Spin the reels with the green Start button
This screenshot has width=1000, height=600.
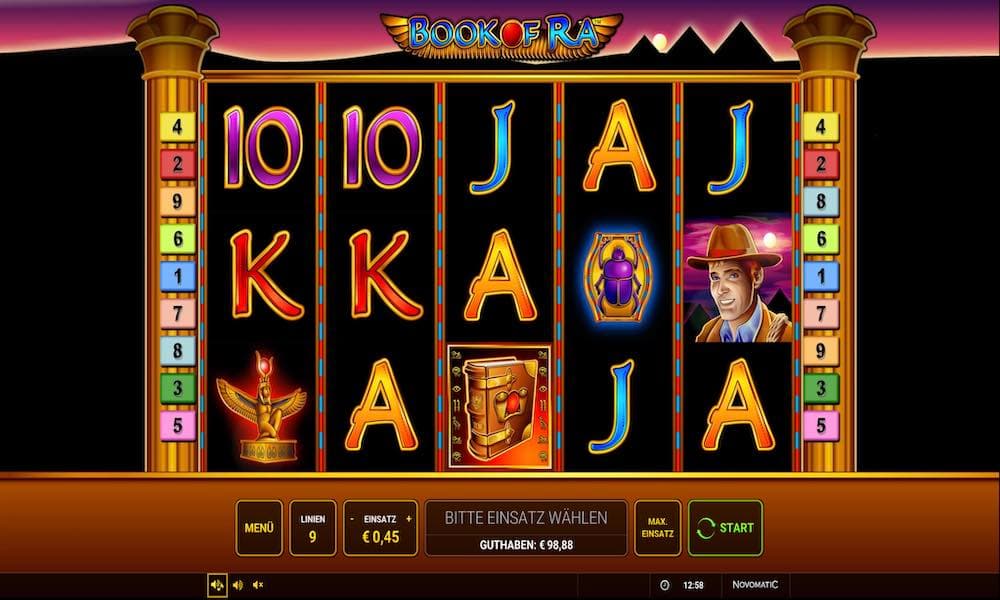click(x=725, y=528)
